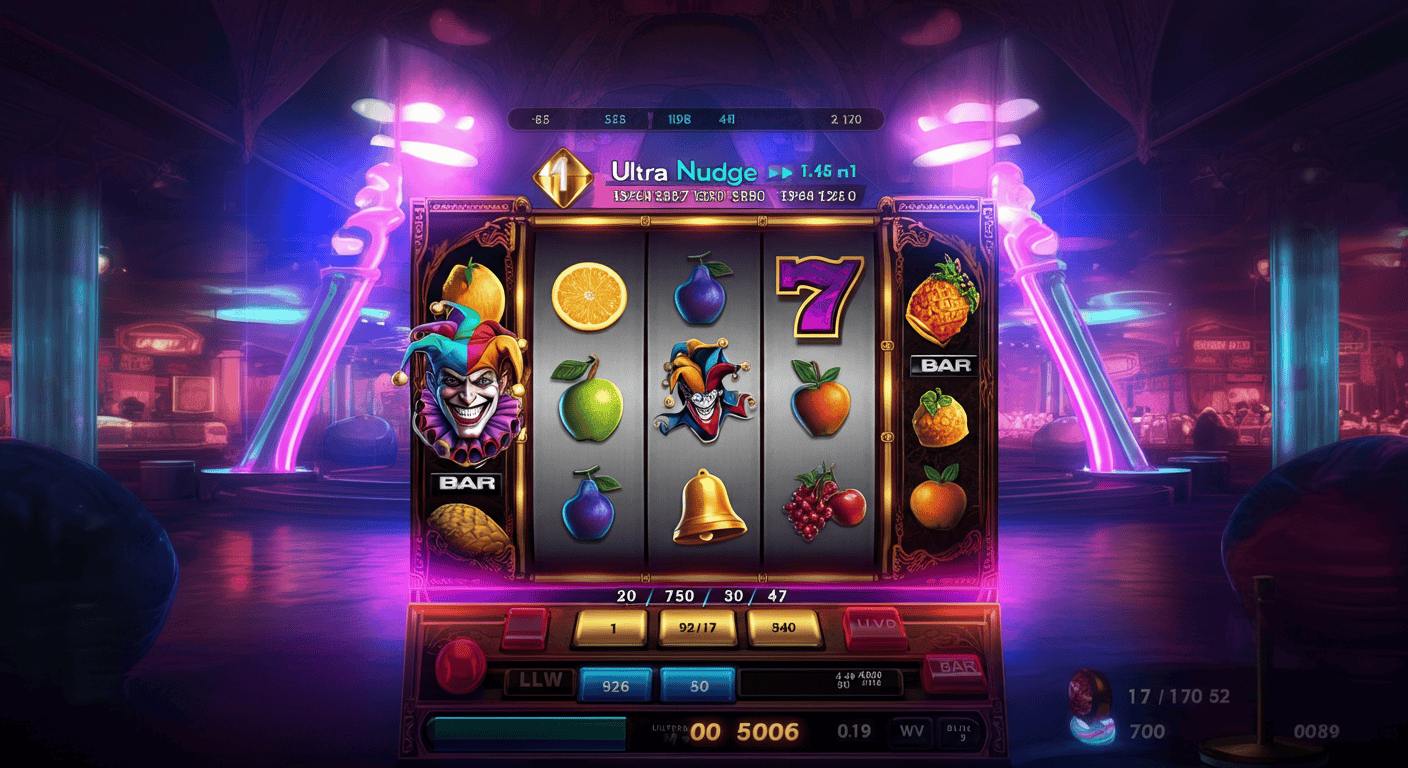Choose the gold 840 button
This screenshot has height=768, width=1408.
point(784,629)
